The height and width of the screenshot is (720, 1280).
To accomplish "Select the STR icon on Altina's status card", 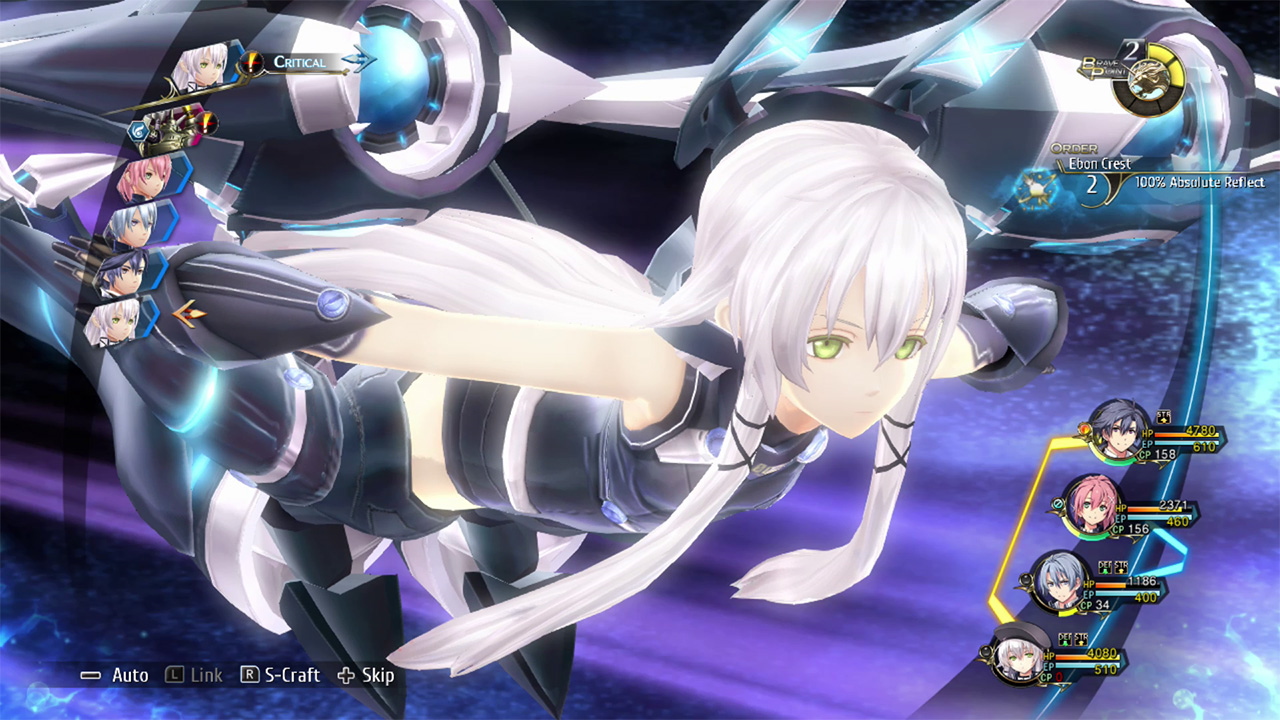I will 1082,640.
